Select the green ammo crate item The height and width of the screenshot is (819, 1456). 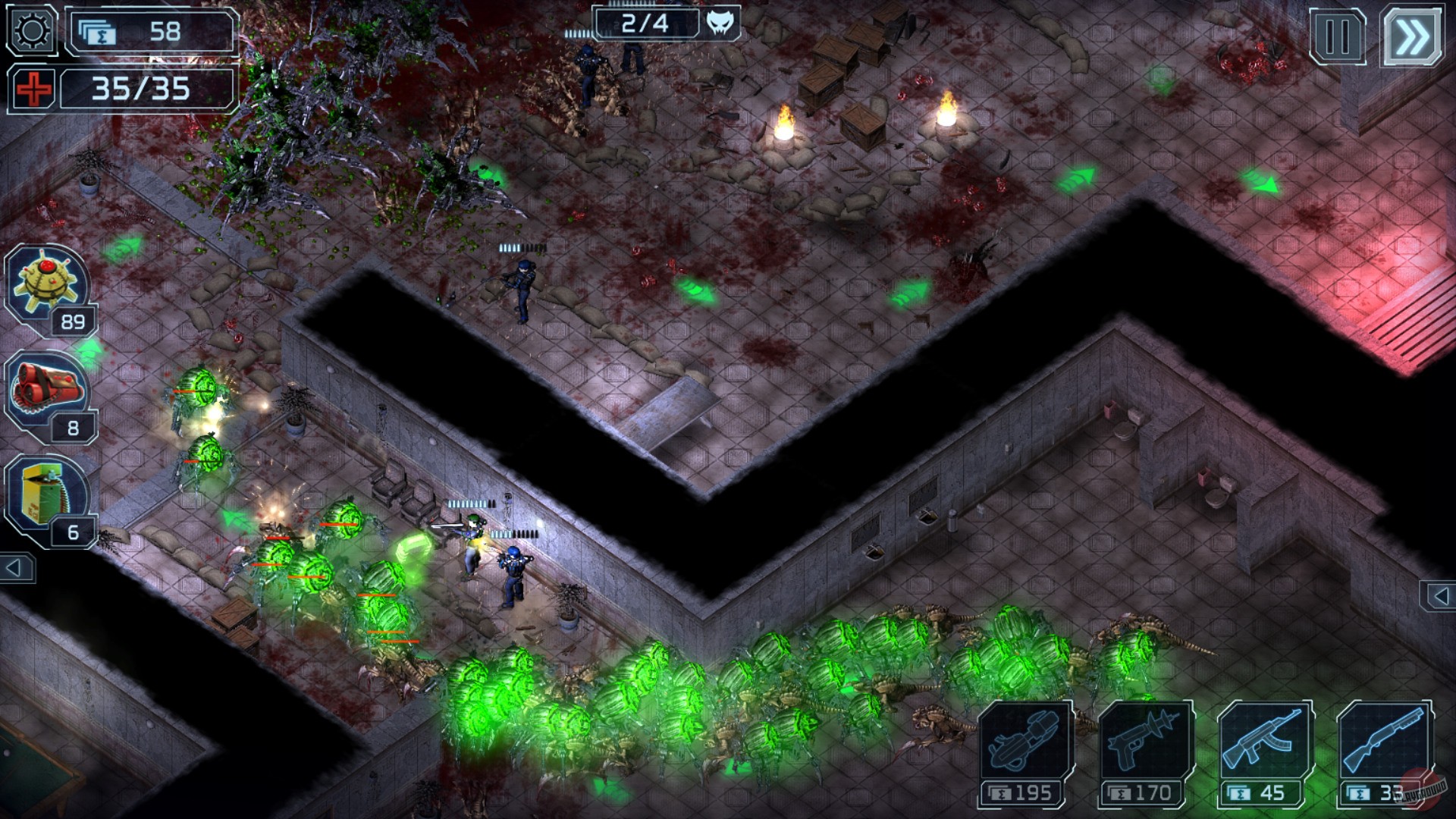coord(45,493)
